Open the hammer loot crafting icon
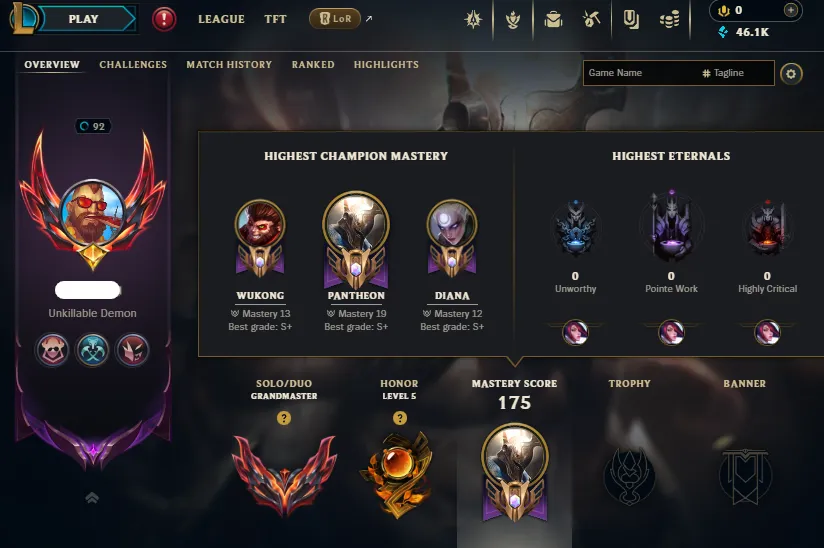This screenshot has height=548, width=824. tap(591, 19)
